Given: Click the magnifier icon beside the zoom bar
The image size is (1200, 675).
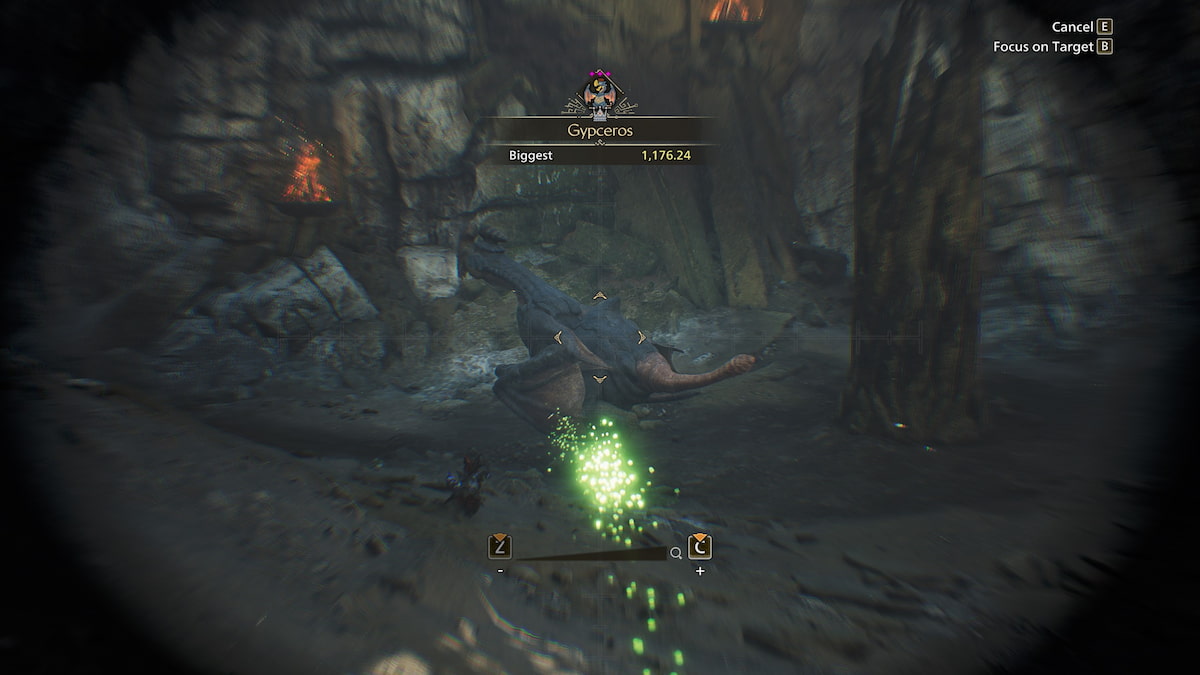Looking at the screenshot, I should point(677,553).
